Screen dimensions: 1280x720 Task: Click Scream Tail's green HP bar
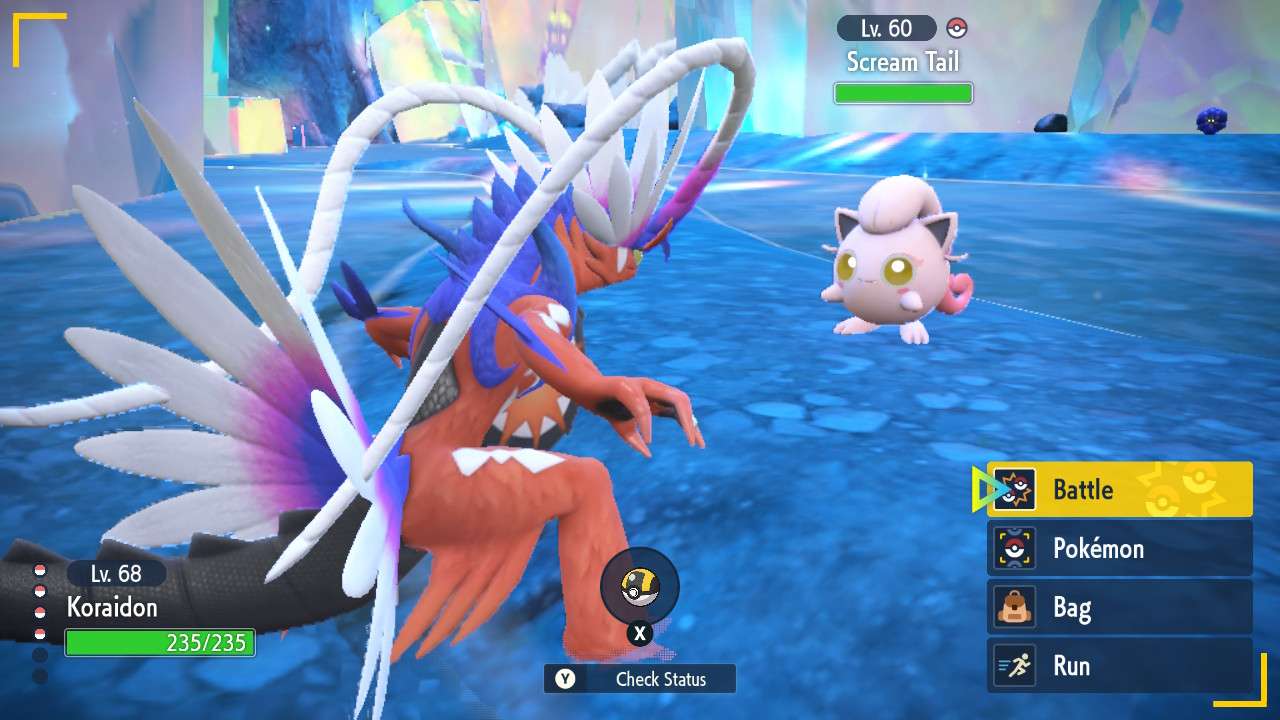point(903,92)
